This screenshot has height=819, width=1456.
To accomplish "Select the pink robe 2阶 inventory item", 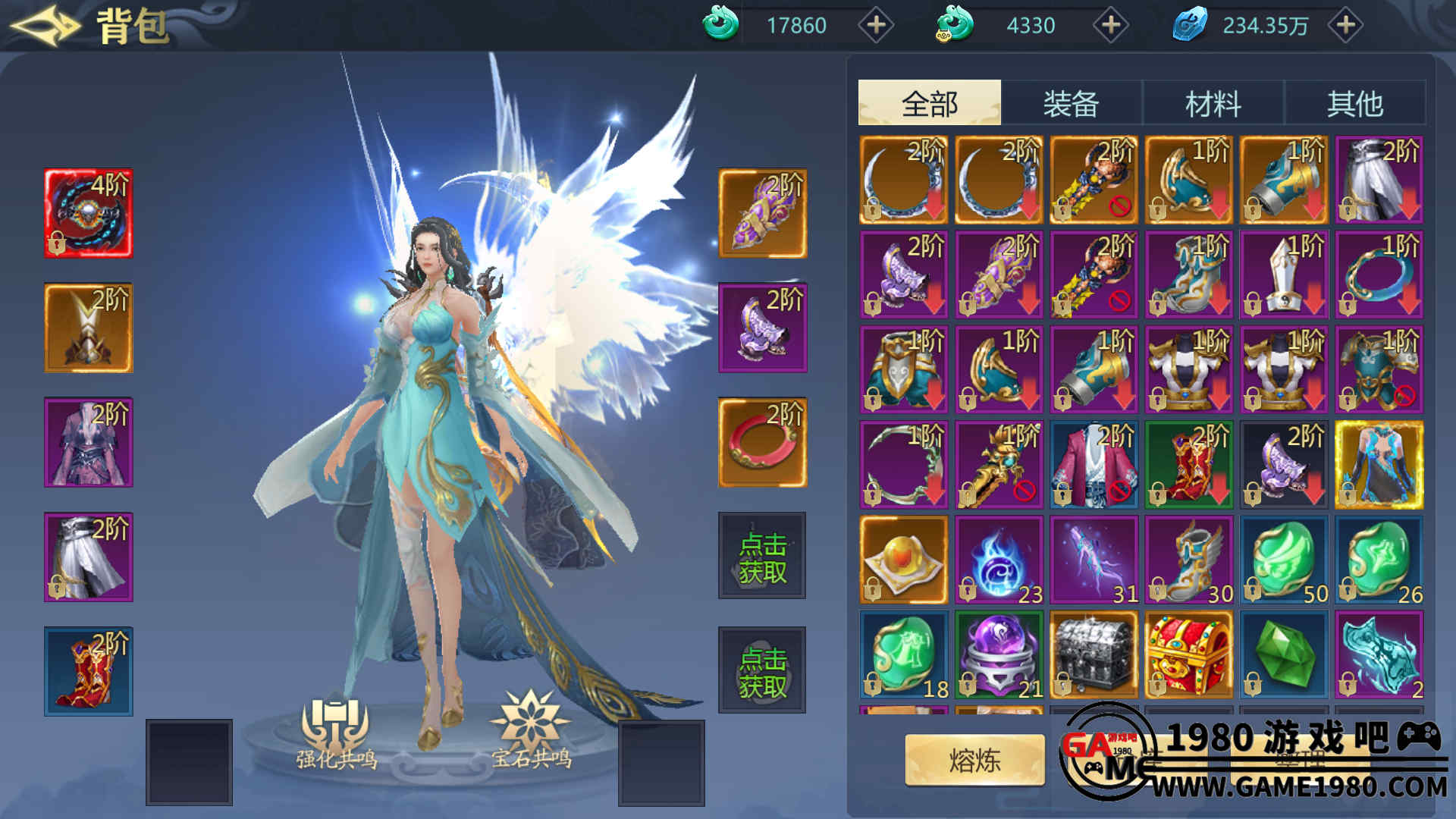I will tap(1094, 464).
